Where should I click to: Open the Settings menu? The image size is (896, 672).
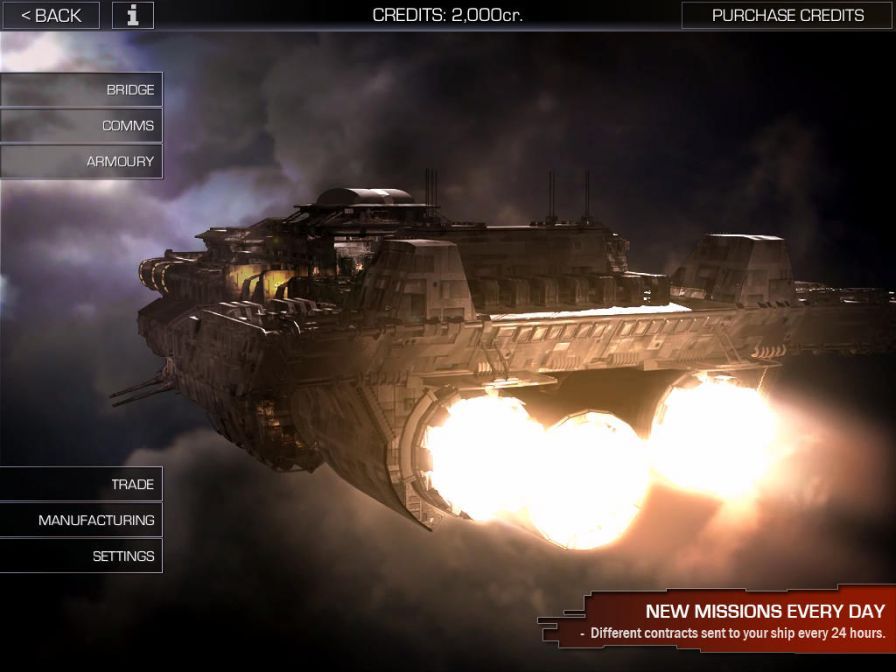pyautogui.click(x=82, y=556)
